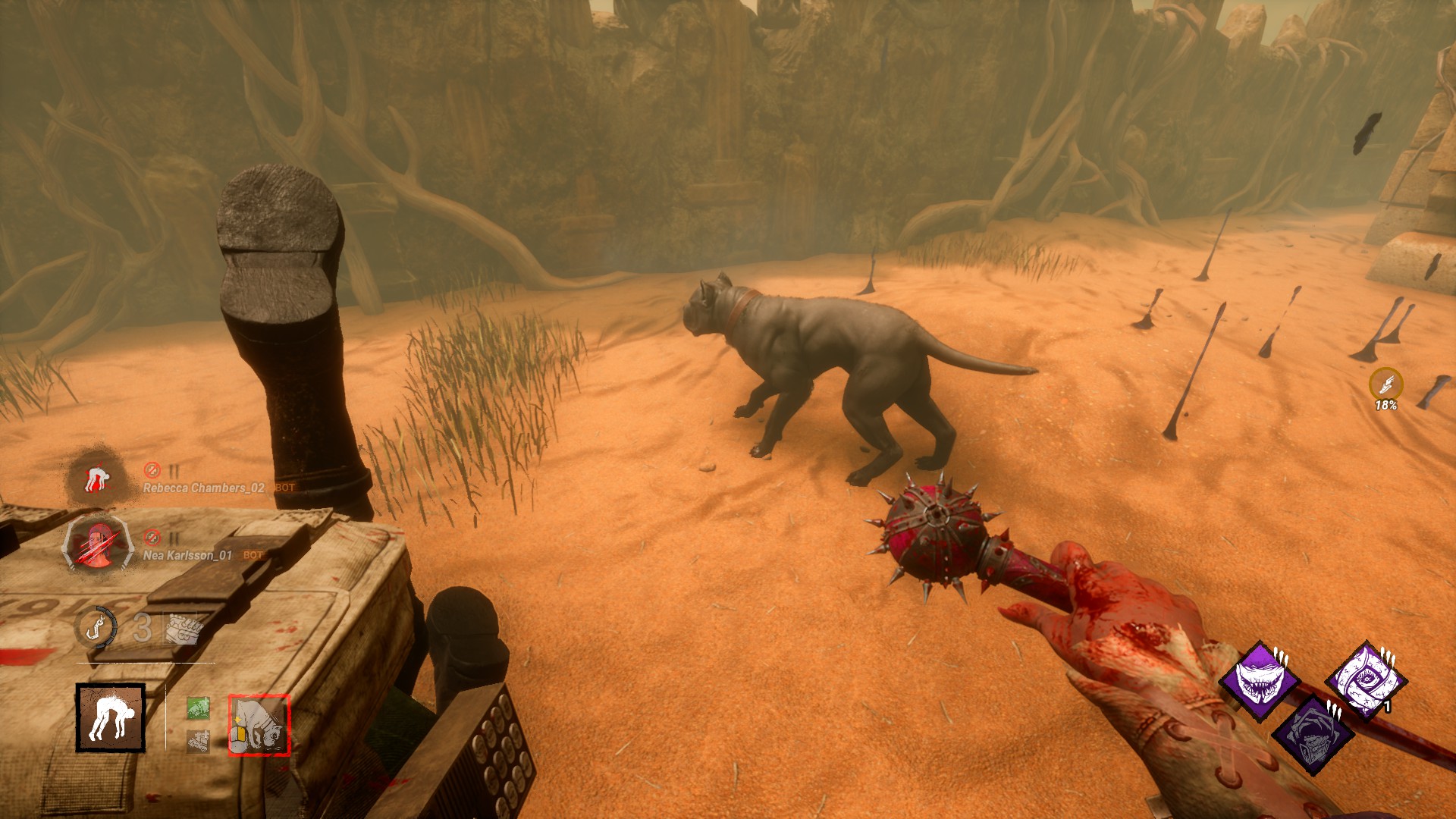Click the hook counter icon
This screenshot has width=1456, height=819.
tap(96, 628)
